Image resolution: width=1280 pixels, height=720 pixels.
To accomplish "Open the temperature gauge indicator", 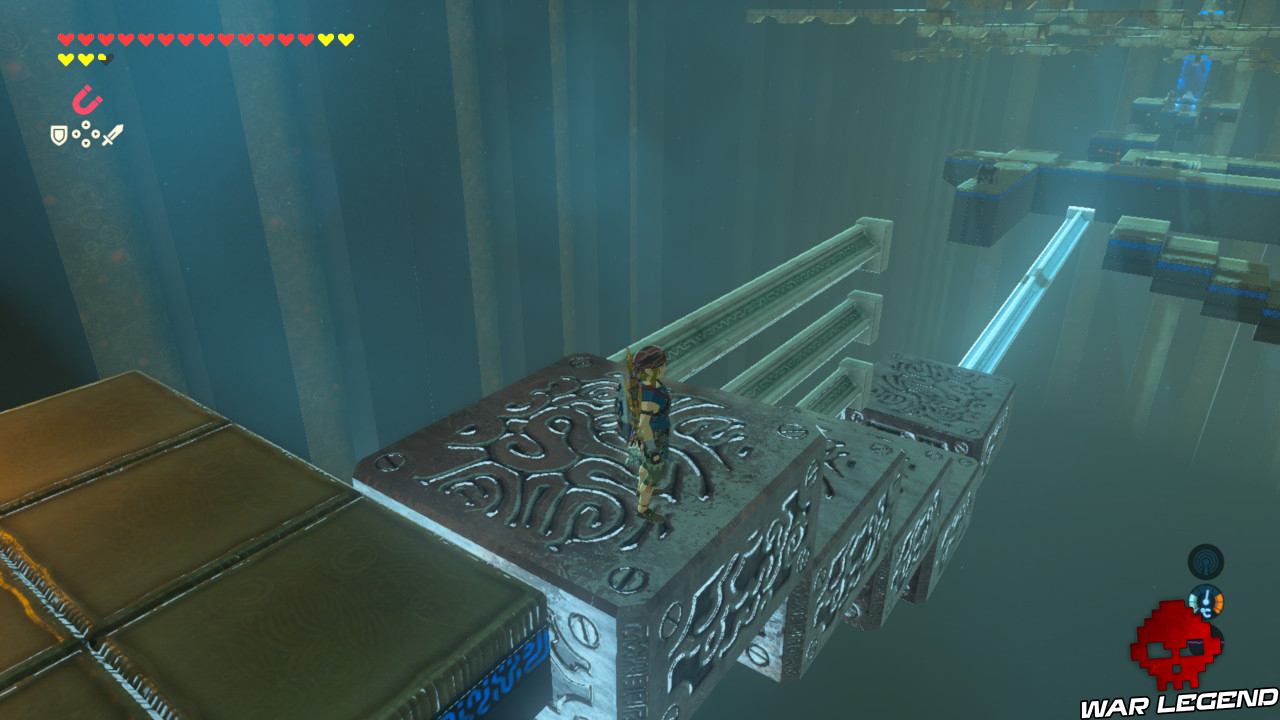I will click(x=1206, y=601).
